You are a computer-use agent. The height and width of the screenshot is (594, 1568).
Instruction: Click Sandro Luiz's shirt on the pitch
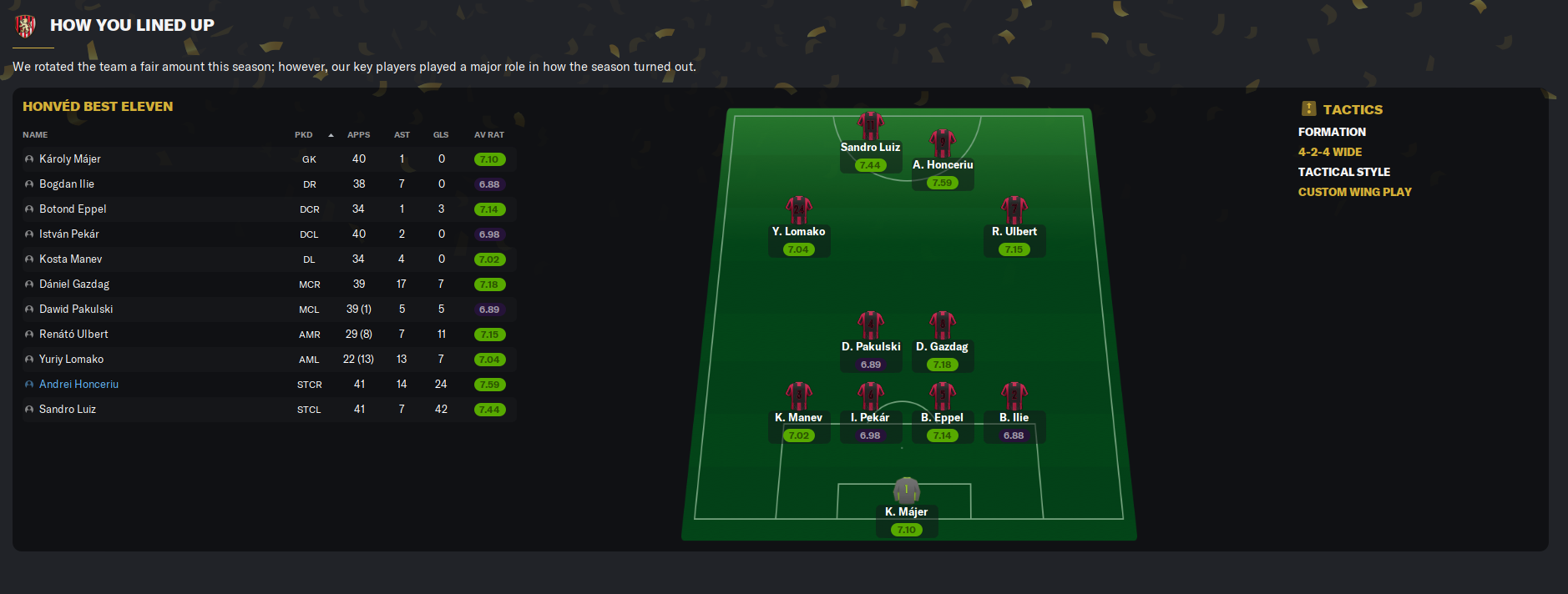click(x=870, y=126)
